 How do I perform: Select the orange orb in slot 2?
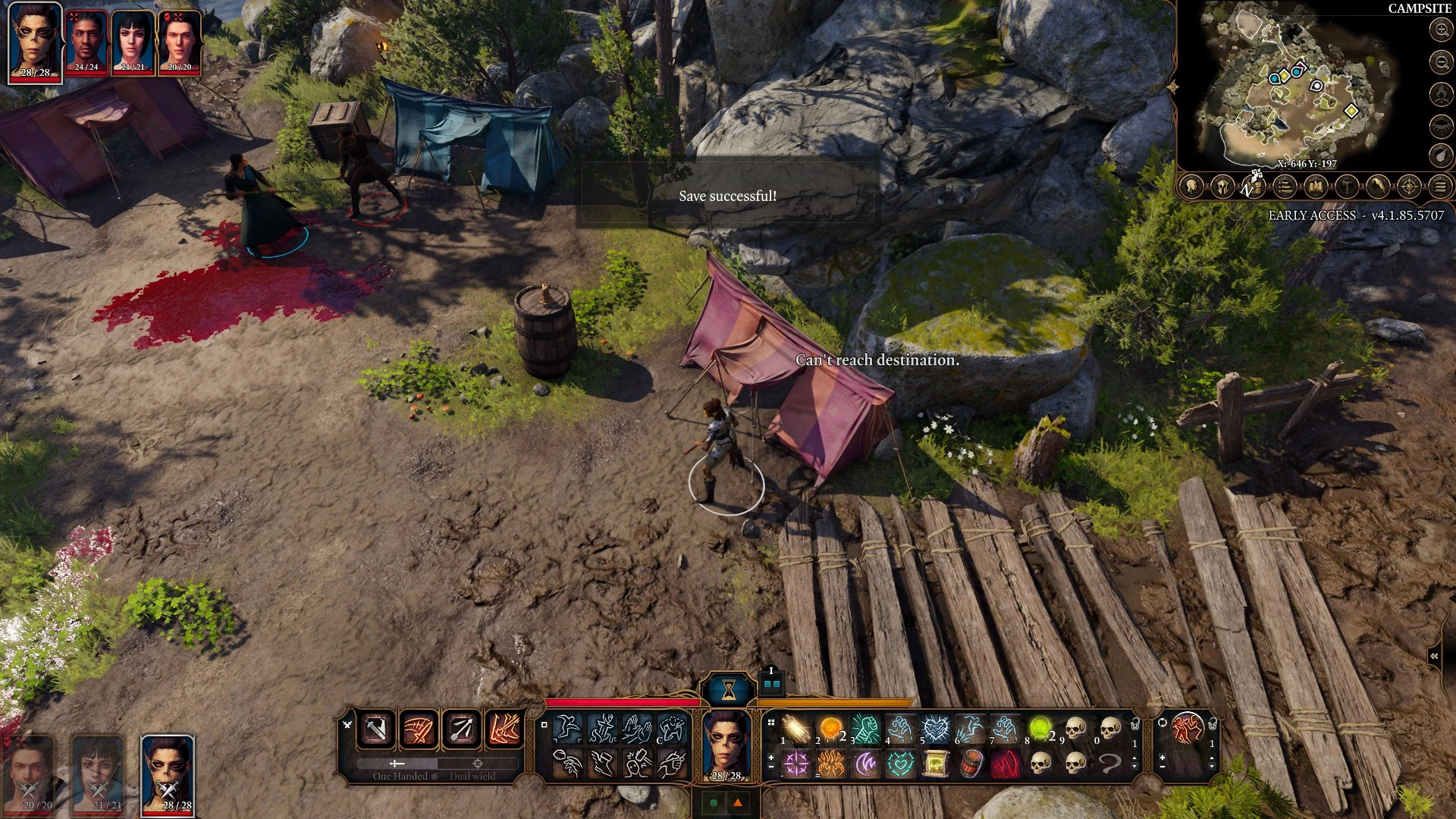831,730
